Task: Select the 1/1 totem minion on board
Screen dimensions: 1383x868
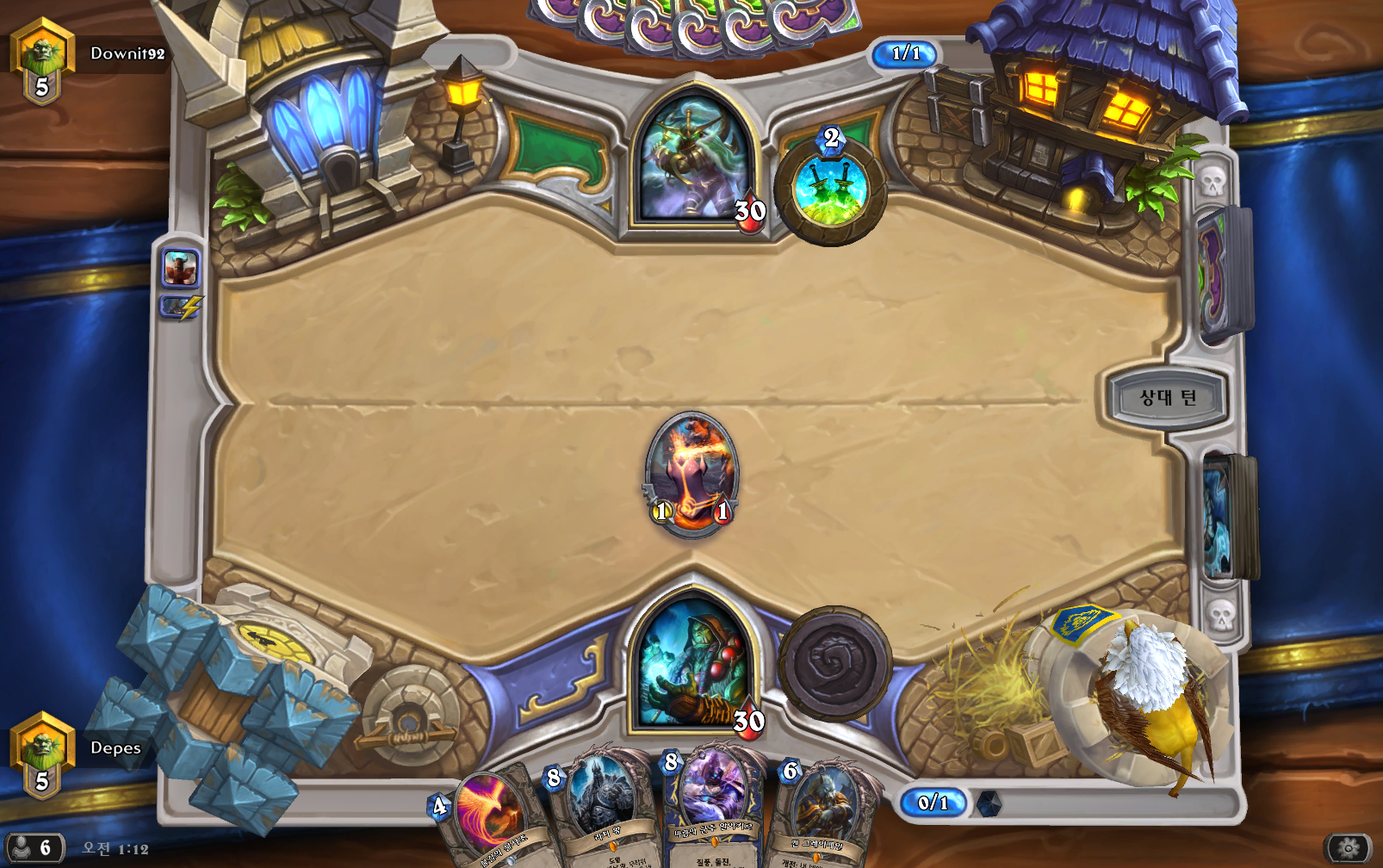Action: pos(691,474)
